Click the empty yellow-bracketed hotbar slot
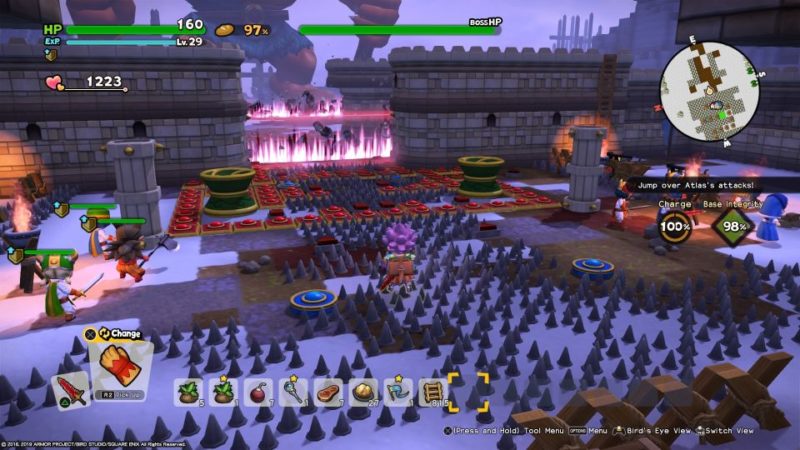This screenshot has height=450, width=800. [468, 391]
